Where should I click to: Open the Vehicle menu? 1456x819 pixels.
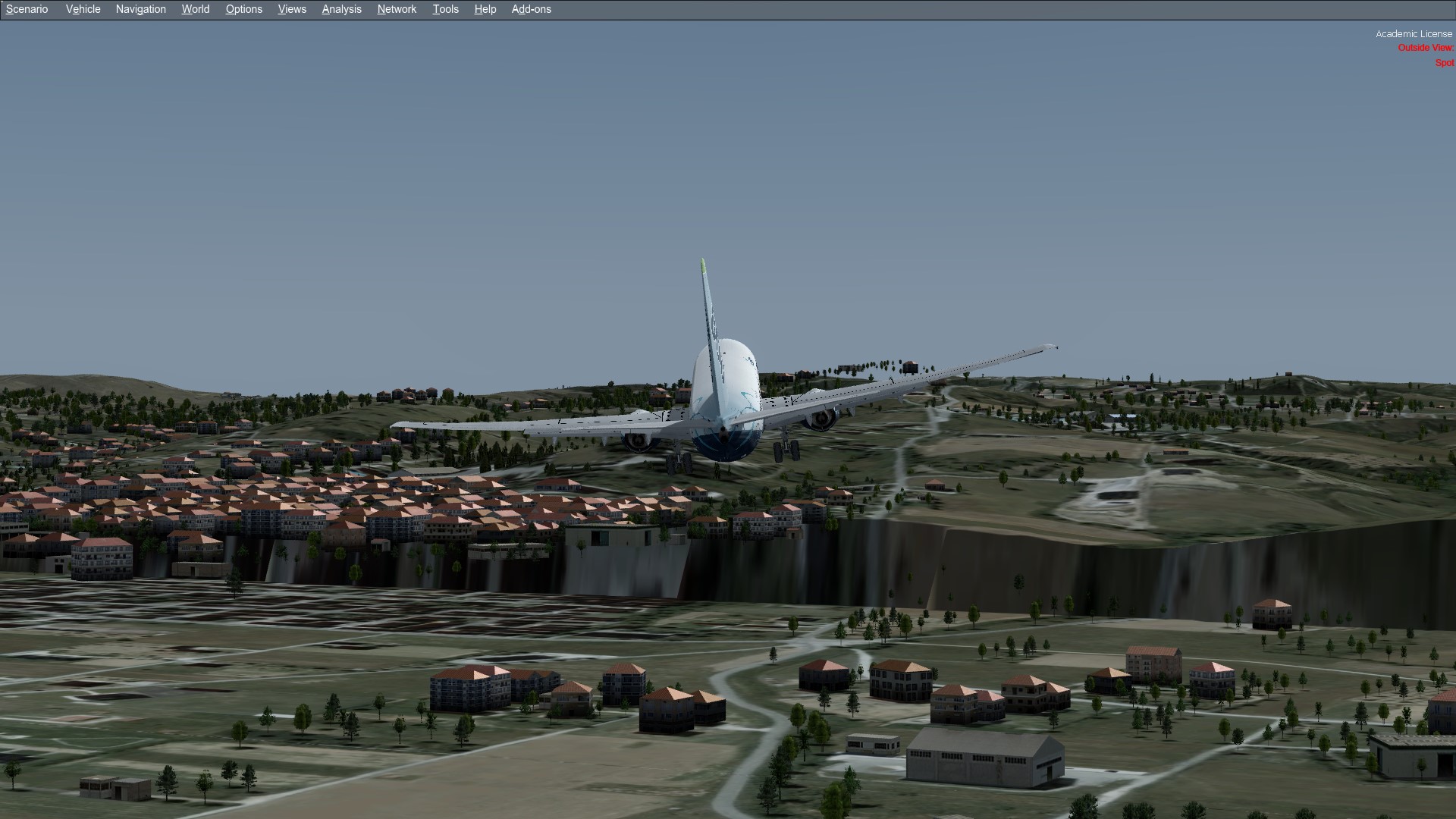[83, 9]
